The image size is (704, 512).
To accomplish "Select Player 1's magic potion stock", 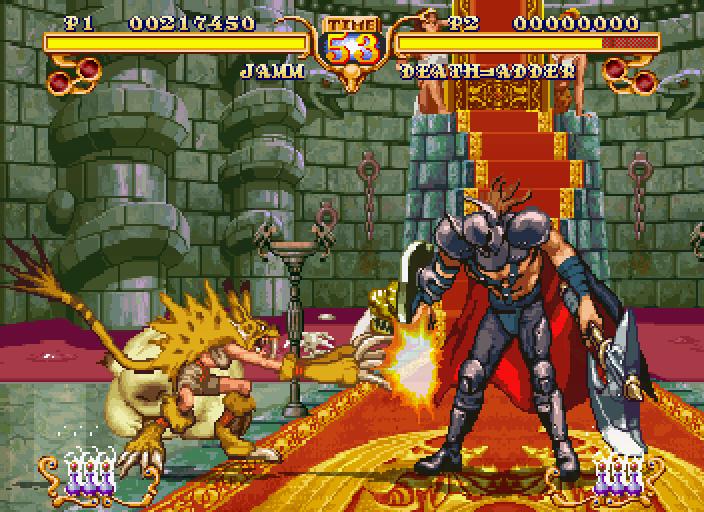I will point(88,471).
